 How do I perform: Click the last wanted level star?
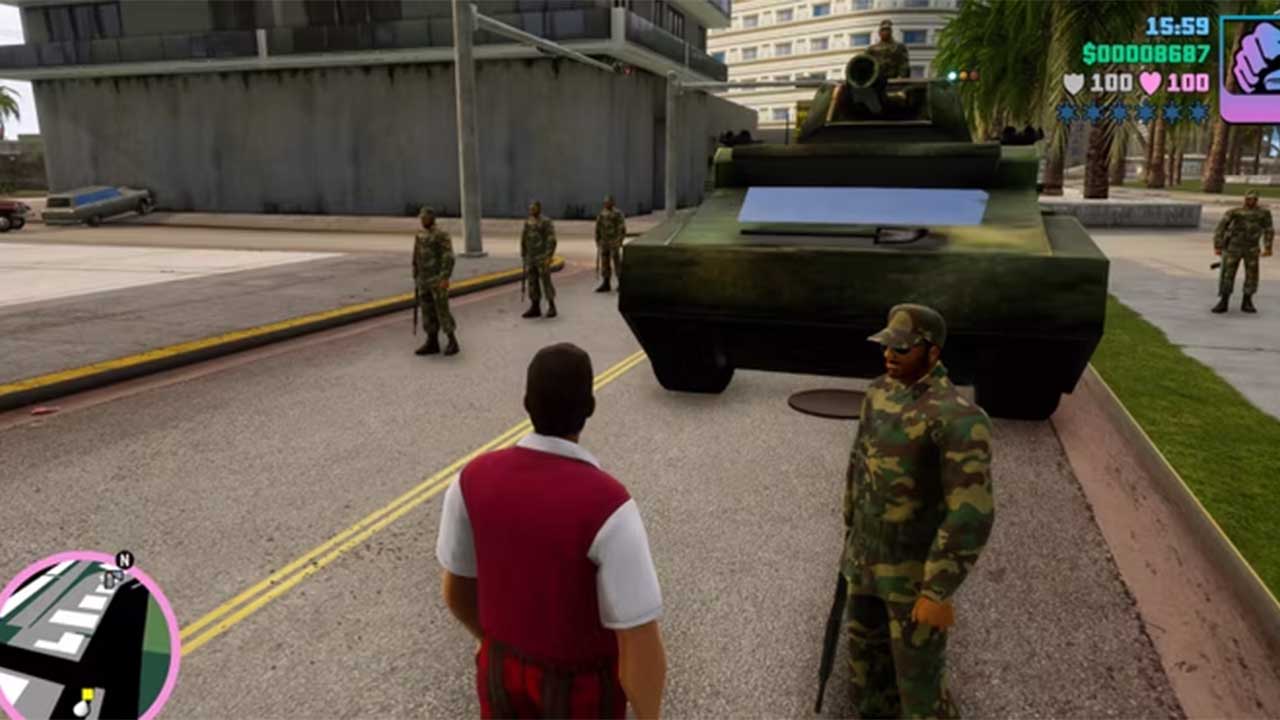[x=1197, y=110]
